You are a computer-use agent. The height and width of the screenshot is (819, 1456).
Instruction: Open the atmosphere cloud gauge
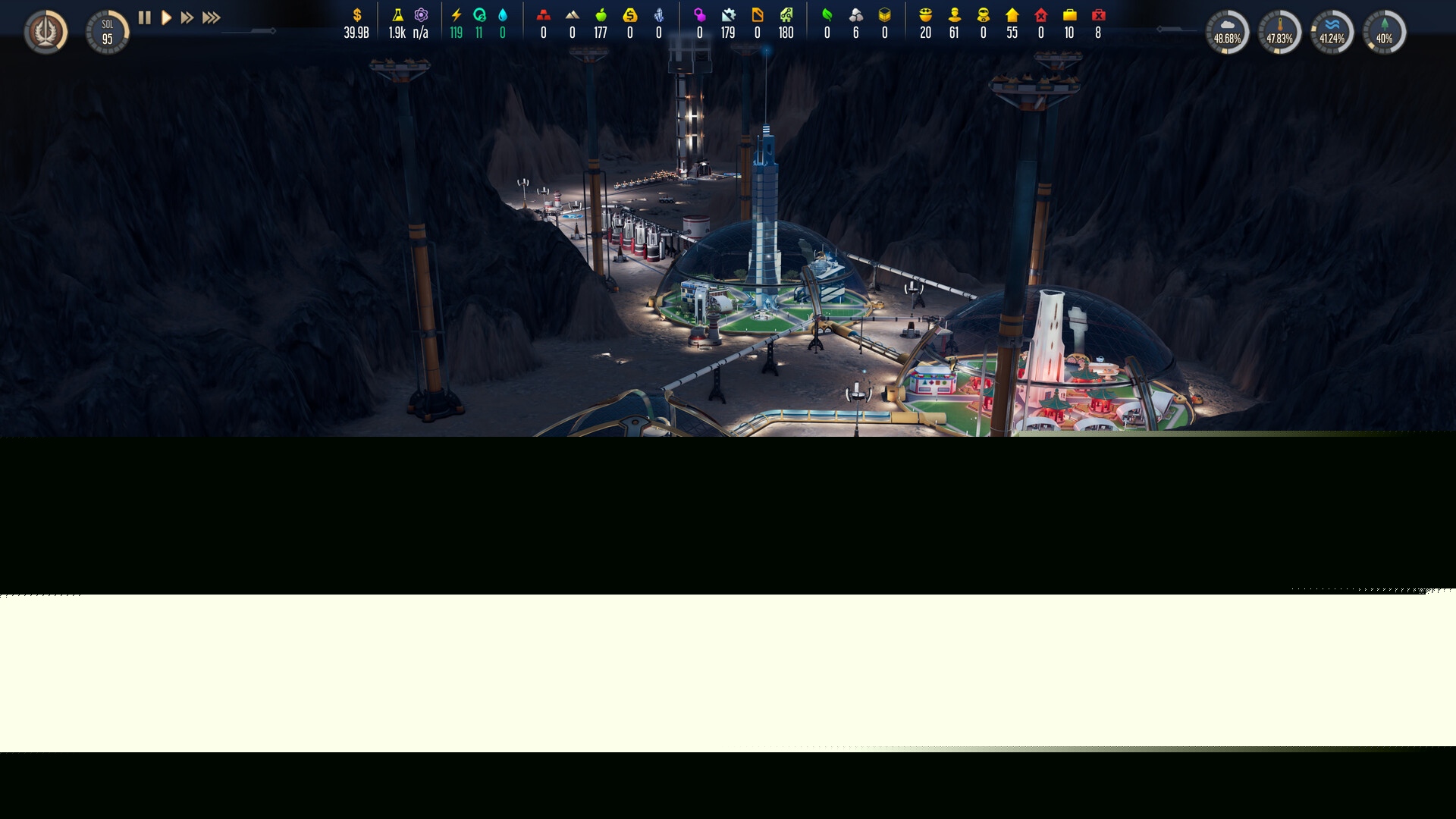tap(1227, 32)
